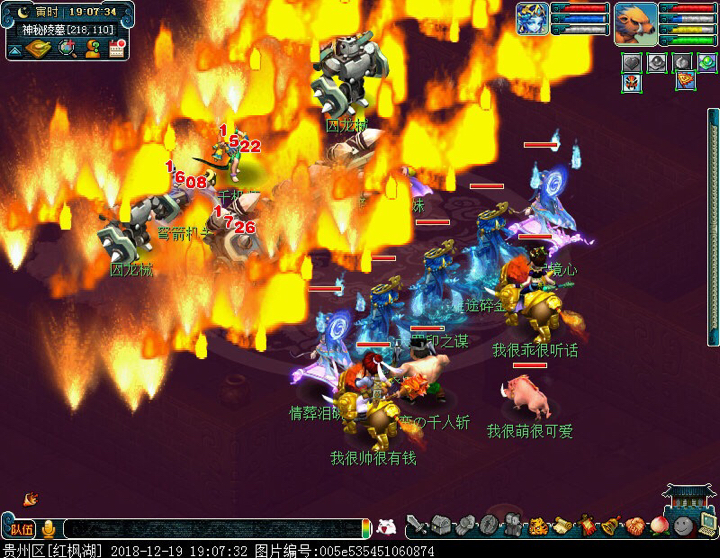This screenshot has width=720, height=558.
Task: Click the orange helper question-mark icon
Action: tap(92, 48)
